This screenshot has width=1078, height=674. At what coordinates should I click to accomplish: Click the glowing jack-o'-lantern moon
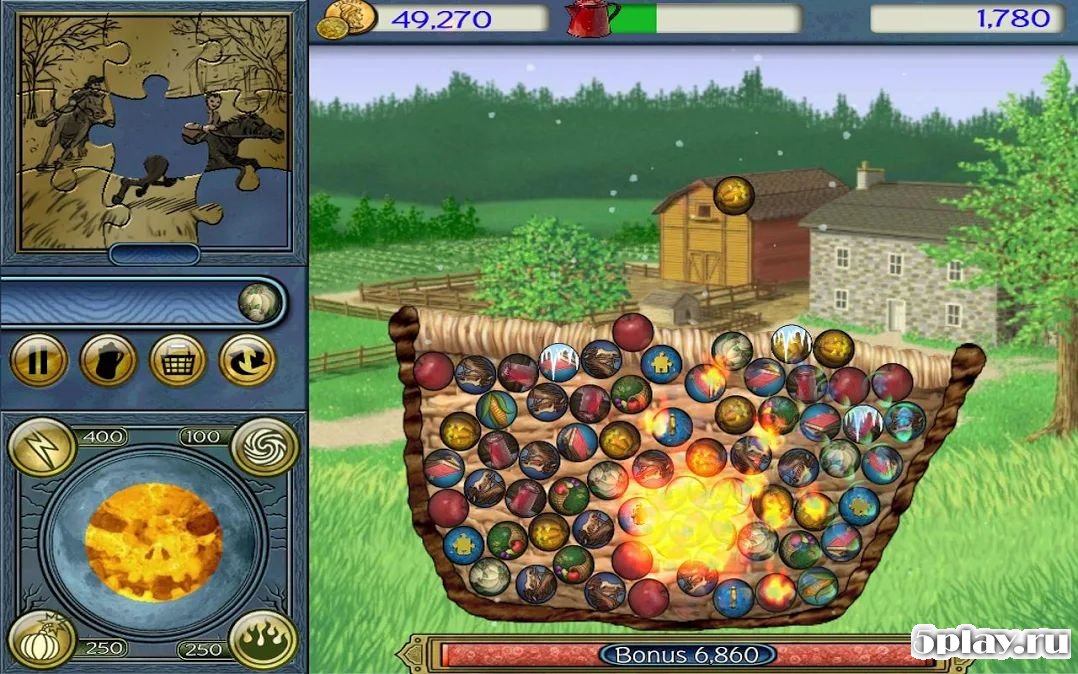coord(153,542)
